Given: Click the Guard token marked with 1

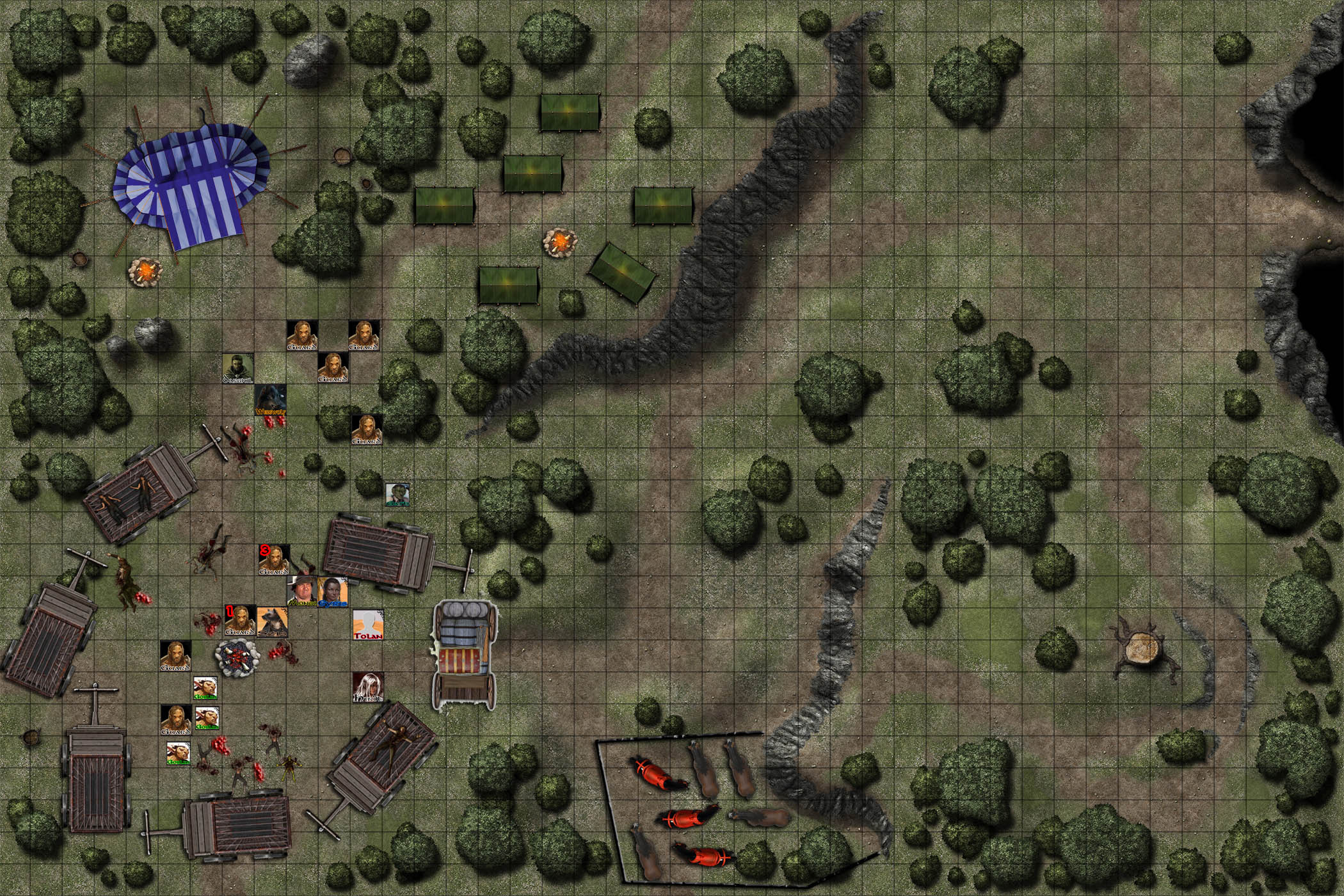Looking at the screenshot, I should [x=240, y=621].
